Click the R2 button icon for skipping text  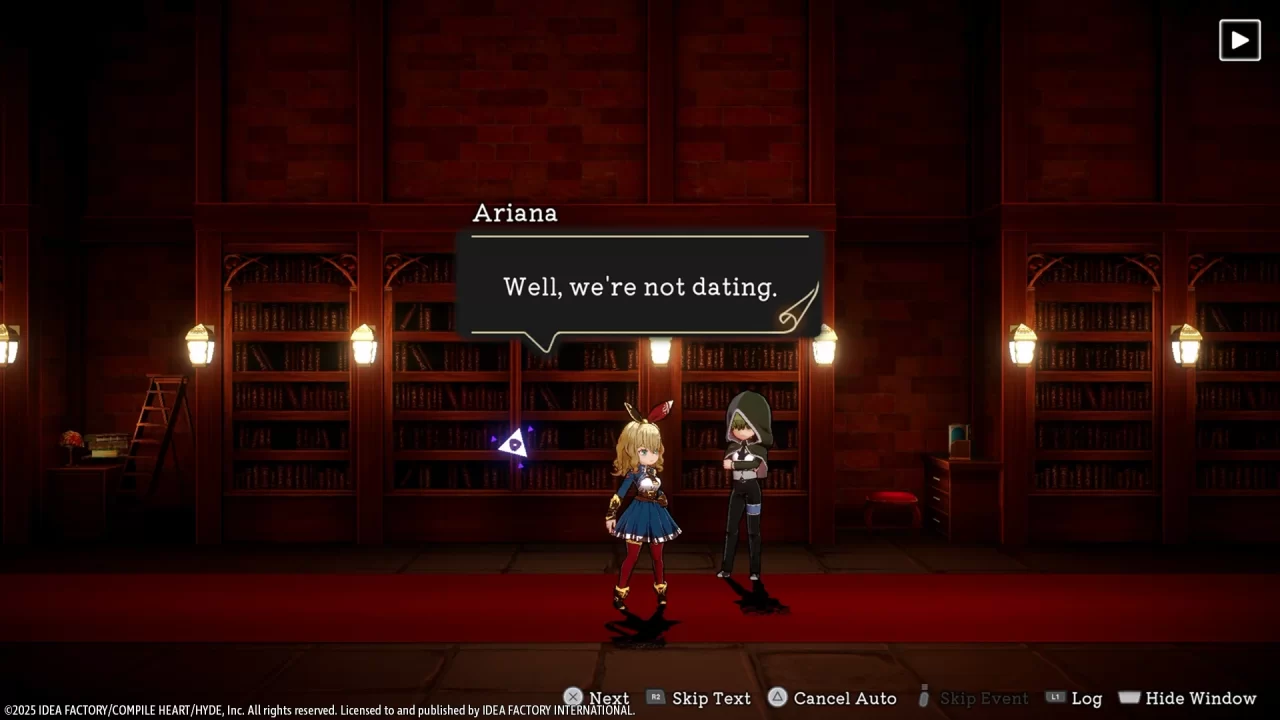pos(656,698)
